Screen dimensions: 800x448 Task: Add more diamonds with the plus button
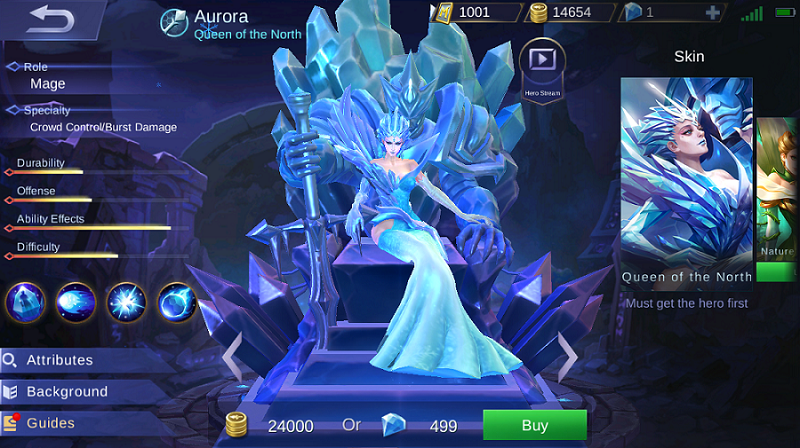pos(712,13)
